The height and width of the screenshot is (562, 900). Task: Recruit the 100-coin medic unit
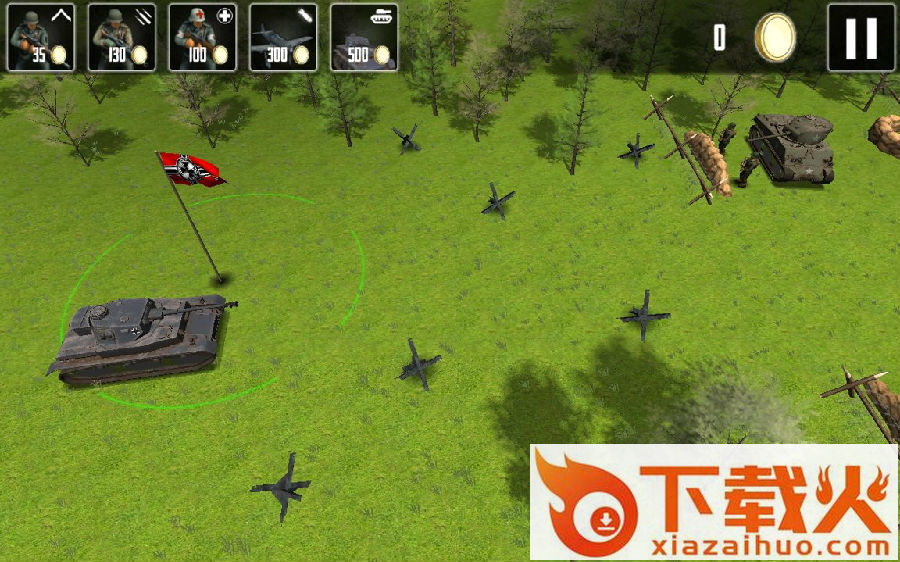(x=202, y=37)
